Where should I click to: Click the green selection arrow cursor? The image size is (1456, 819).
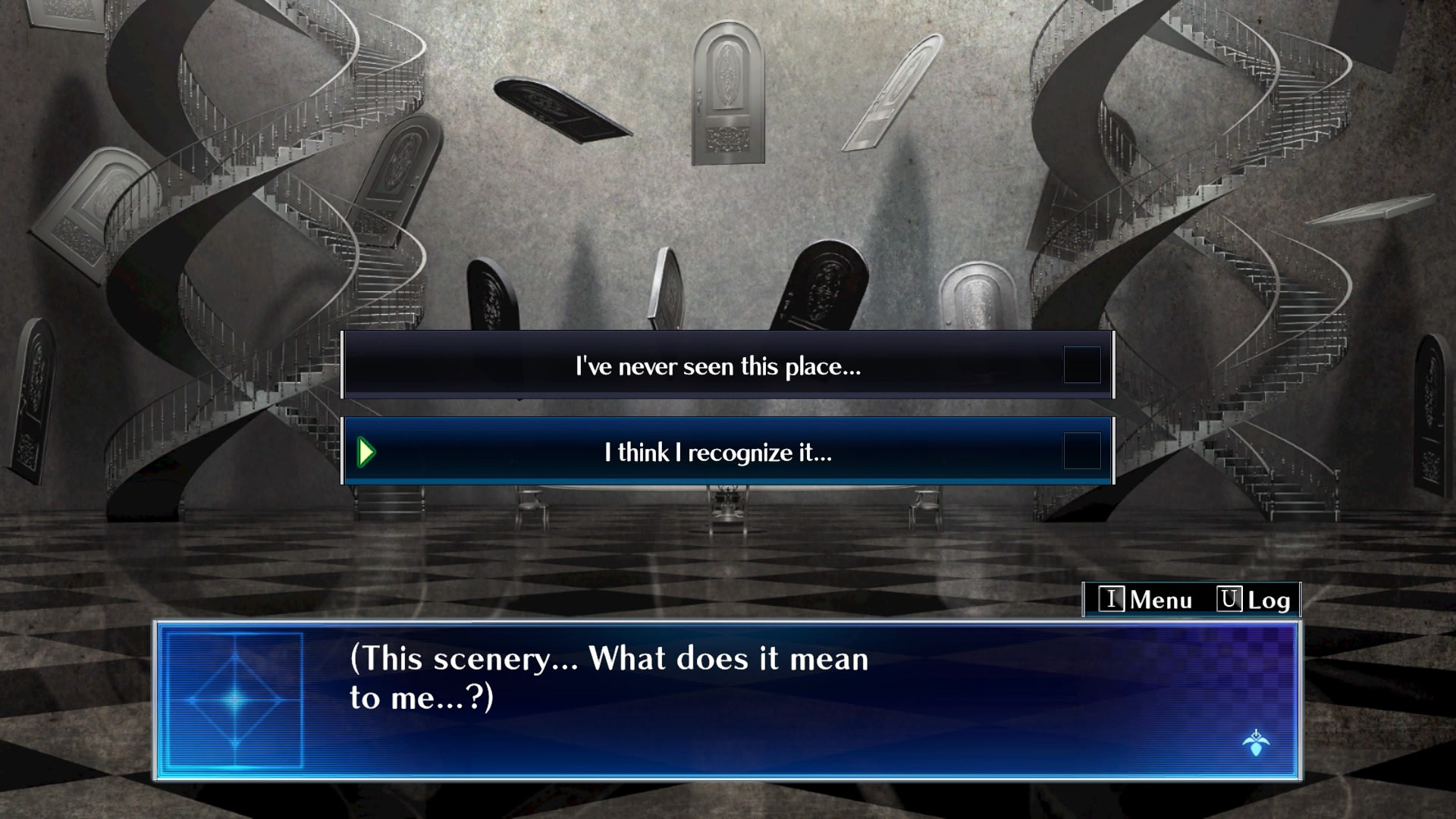(367, 450)
